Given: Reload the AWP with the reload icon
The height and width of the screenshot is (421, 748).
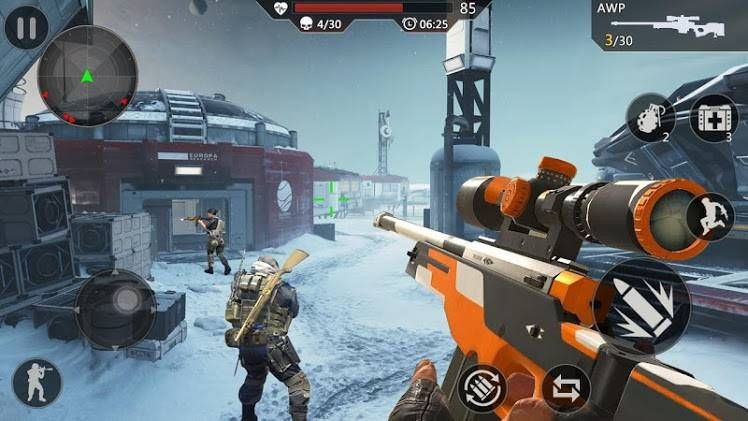Looking at the screenshot, I should click(482, 388).
